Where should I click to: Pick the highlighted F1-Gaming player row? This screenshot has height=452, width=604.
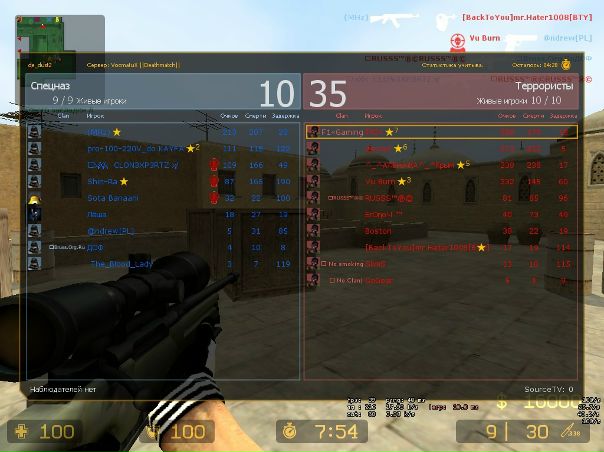coord(440,131)
